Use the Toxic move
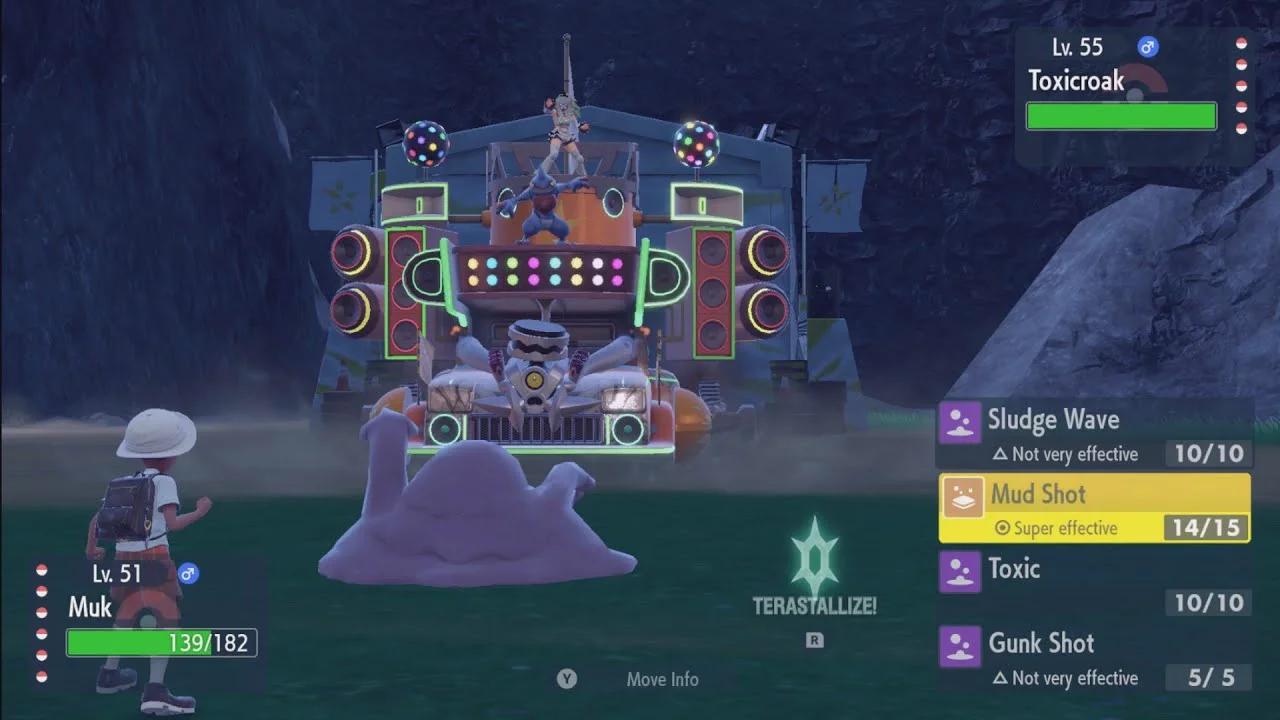 click(x=1094, y=583)
